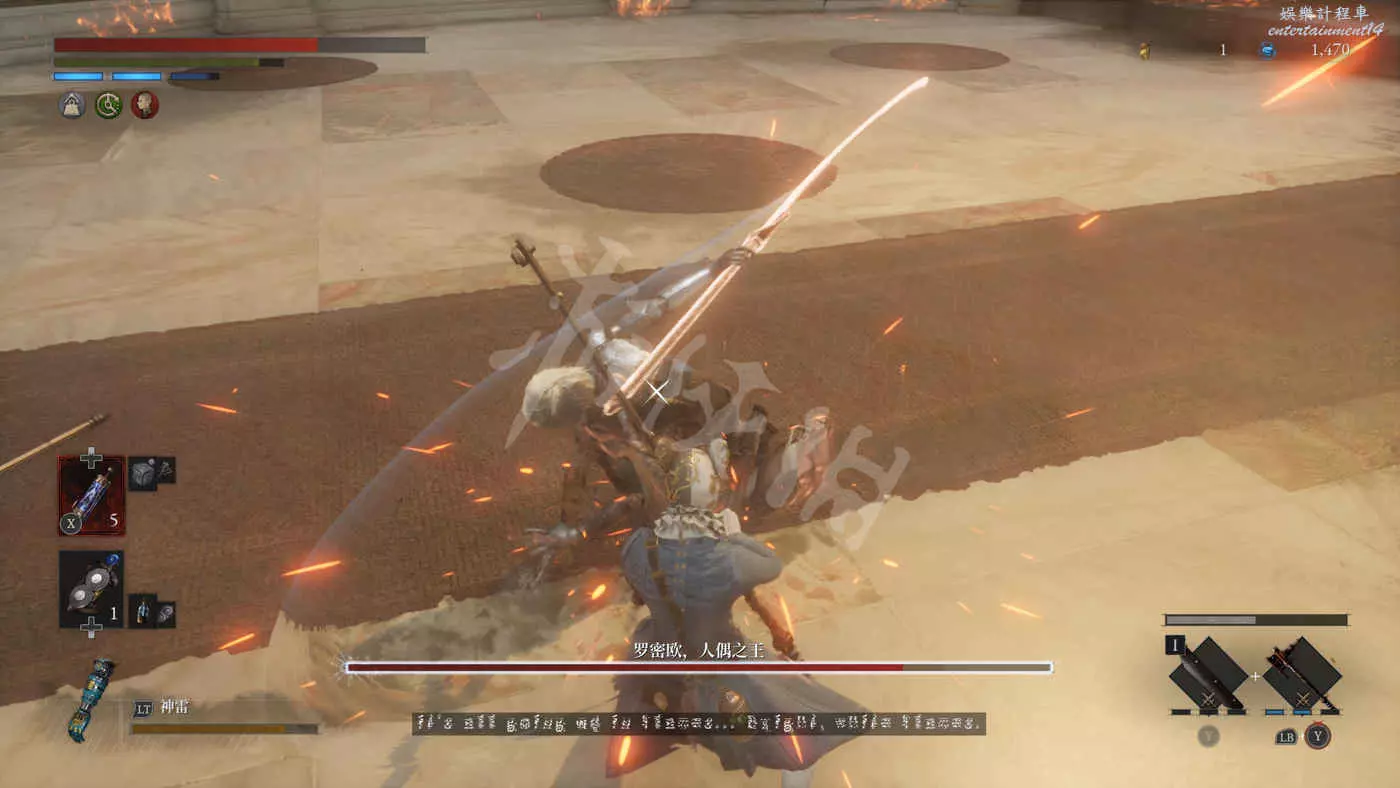Activate the teal Legion Arm icon
1400x788 pixels.
[x=90, y=699]
